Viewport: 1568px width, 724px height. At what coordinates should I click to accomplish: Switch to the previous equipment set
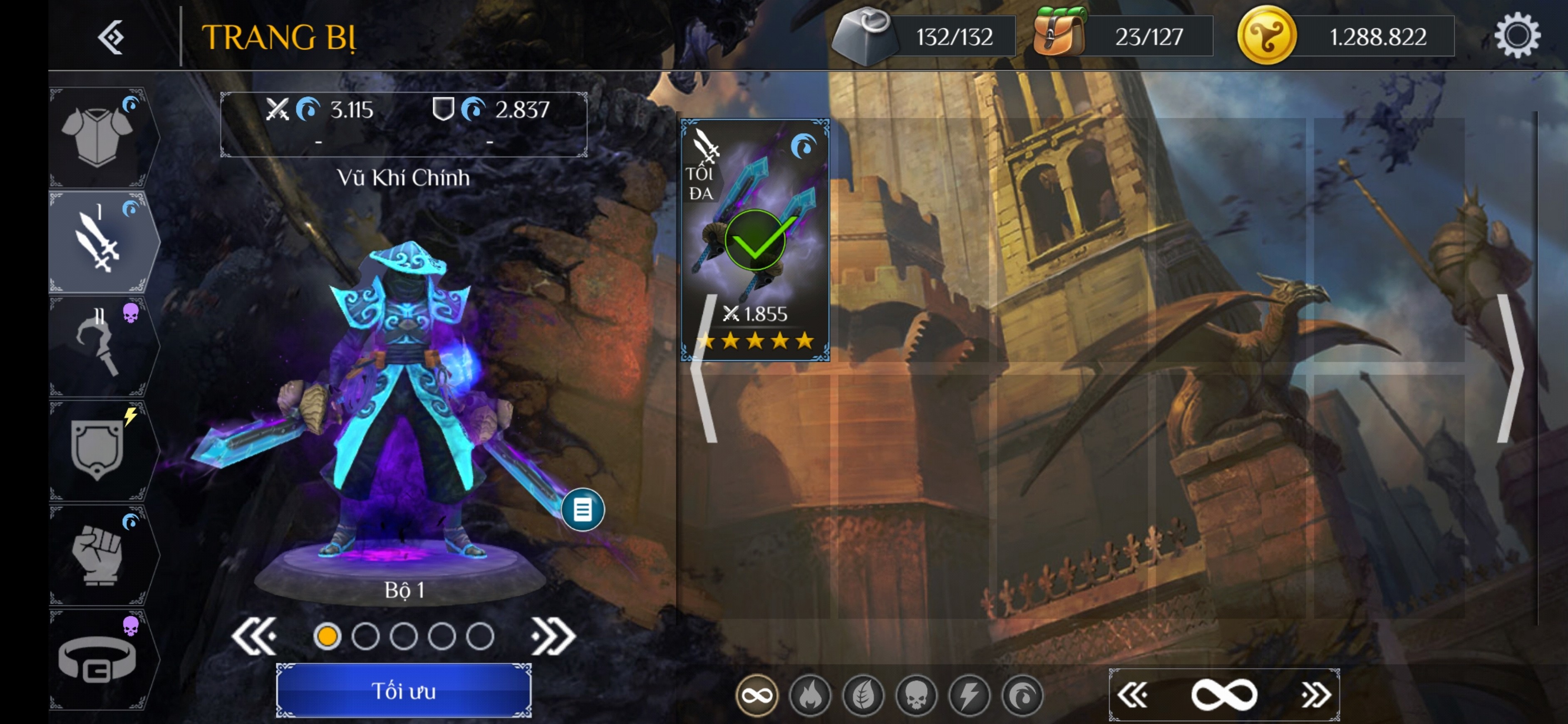[x=255, y=636]
